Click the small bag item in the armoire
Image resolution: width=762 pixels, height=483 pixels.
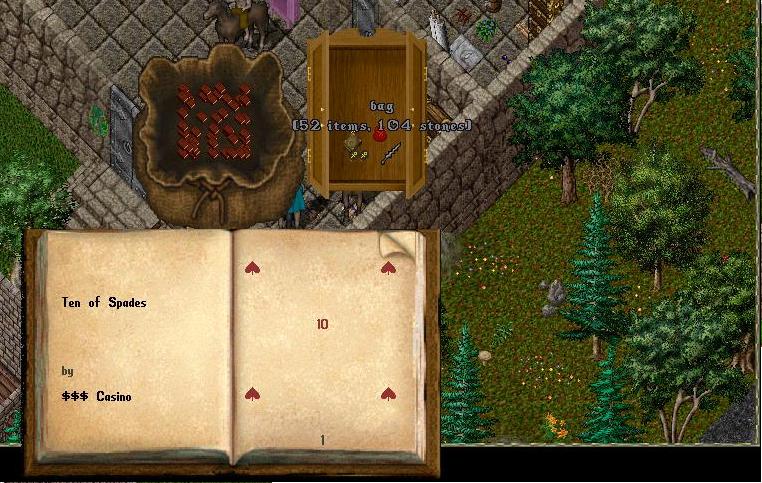[x=353, y=146]
